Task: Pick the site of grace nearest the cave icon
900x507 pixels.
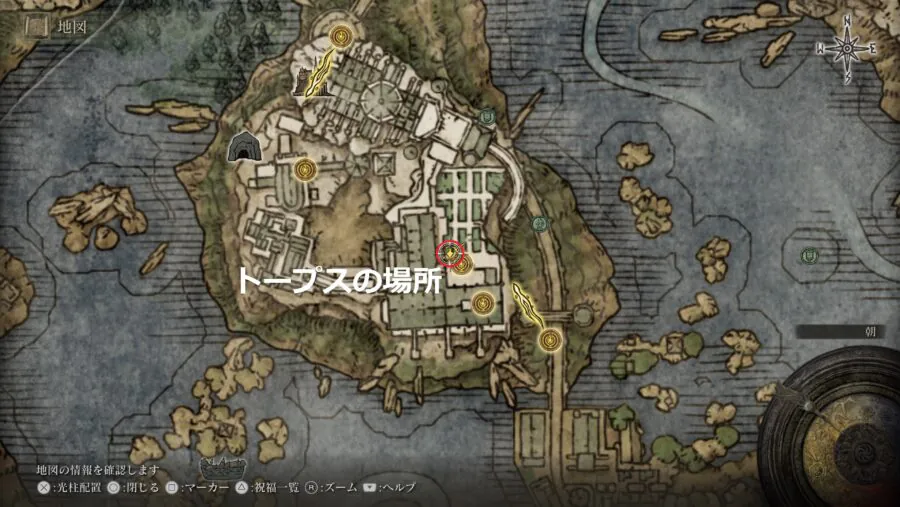Action: click(x=305, y=169)
